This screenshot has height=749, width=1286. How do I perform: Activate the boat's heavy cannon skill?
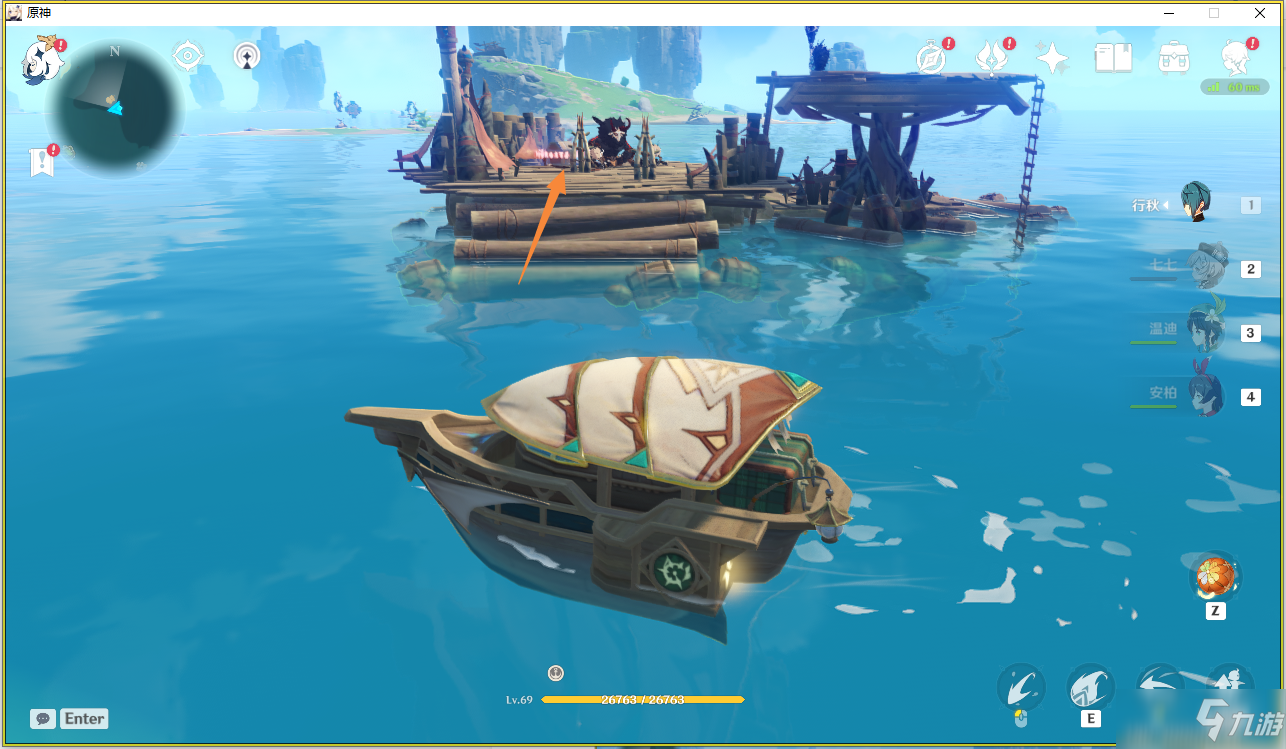click(x=1091, y=688)
